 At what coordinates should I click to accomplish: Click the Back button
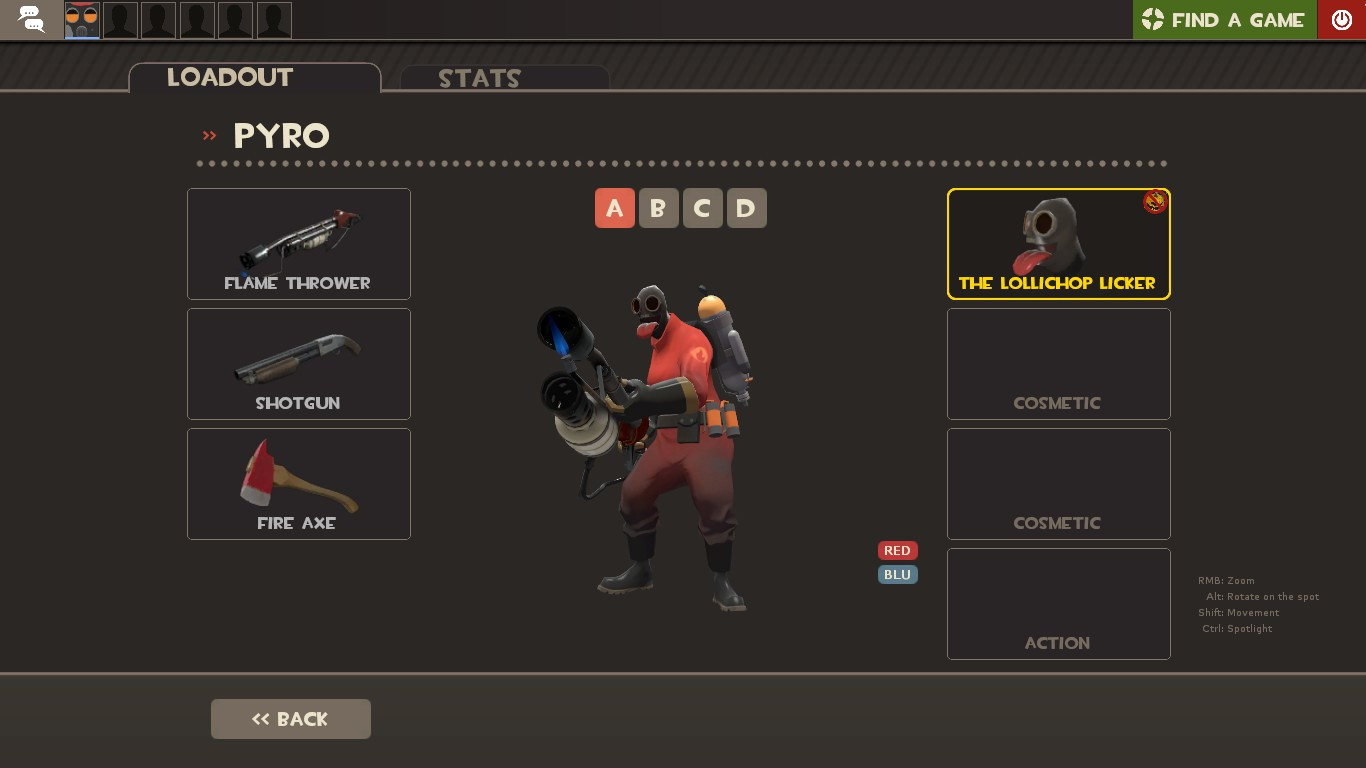click(x=290, y=719)
